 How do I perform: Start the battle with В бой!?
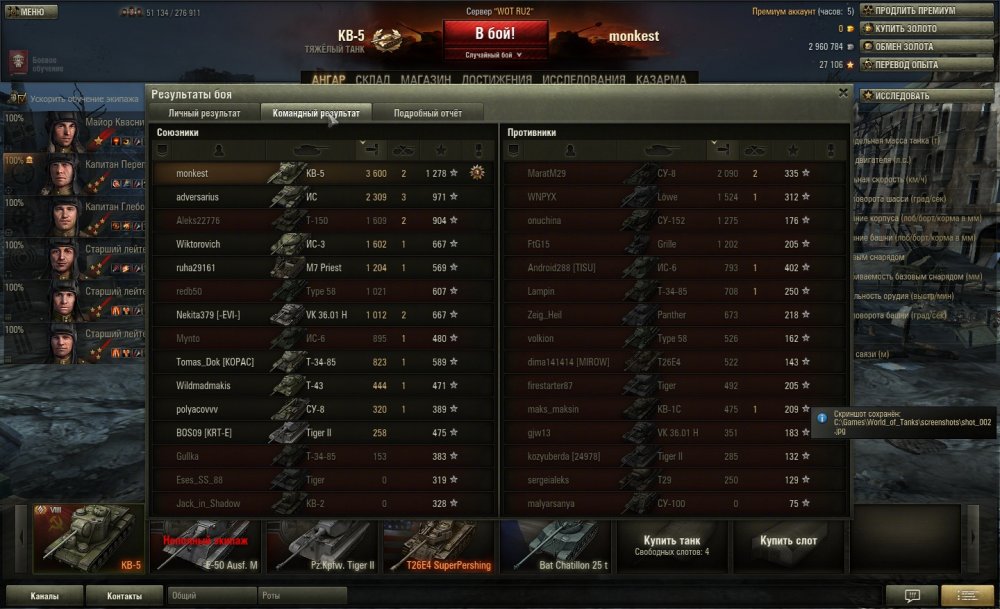[495, 33]
